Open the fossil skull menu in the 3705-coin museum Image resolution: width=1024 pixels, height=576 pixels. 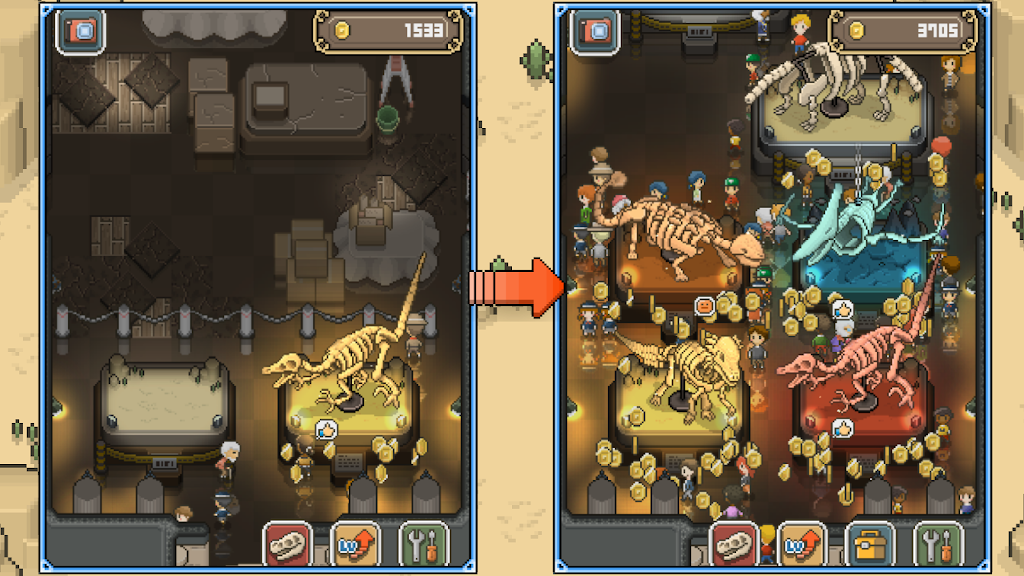click(735, 544)
